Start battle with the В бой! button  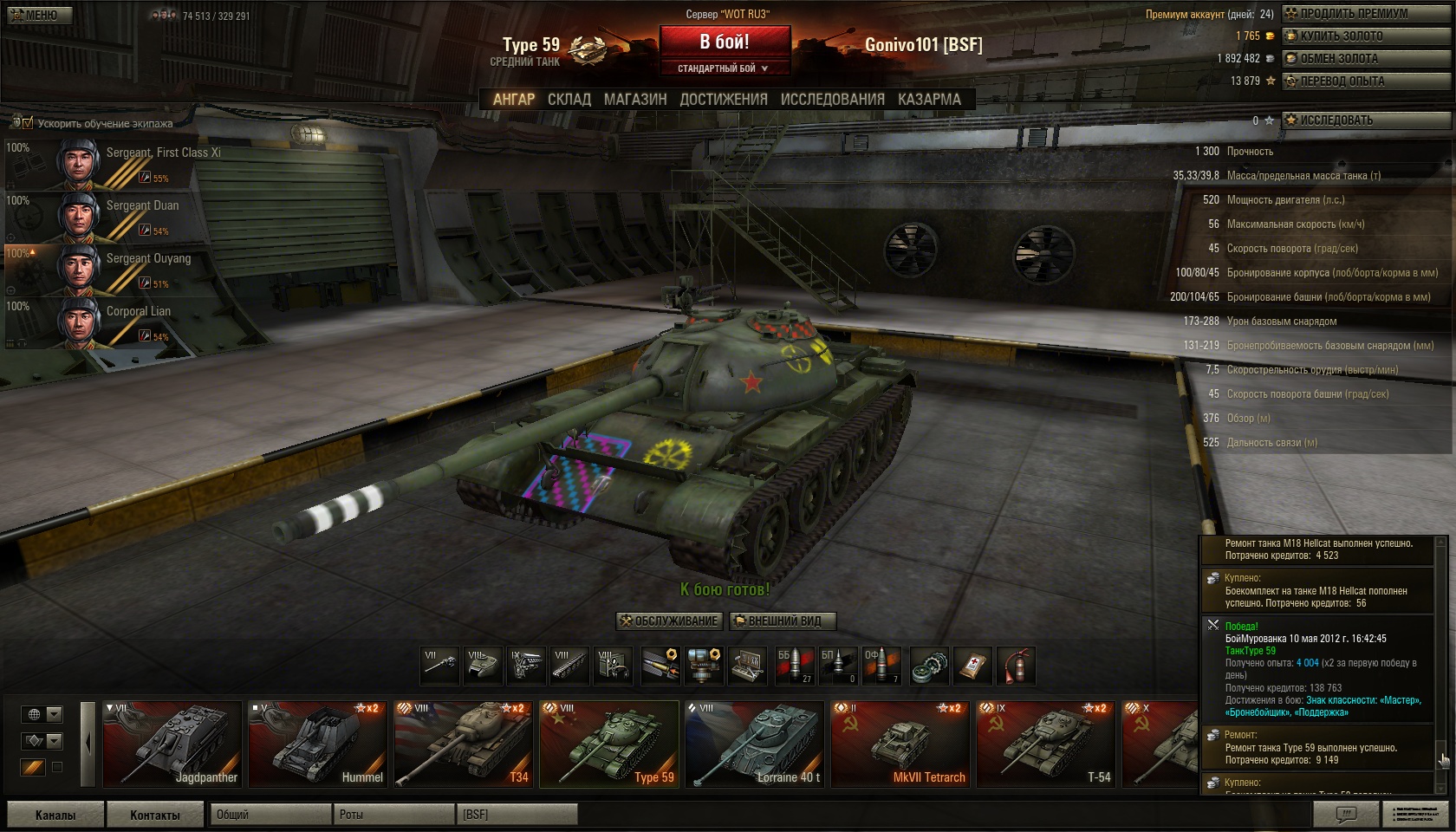coord(725,42)
